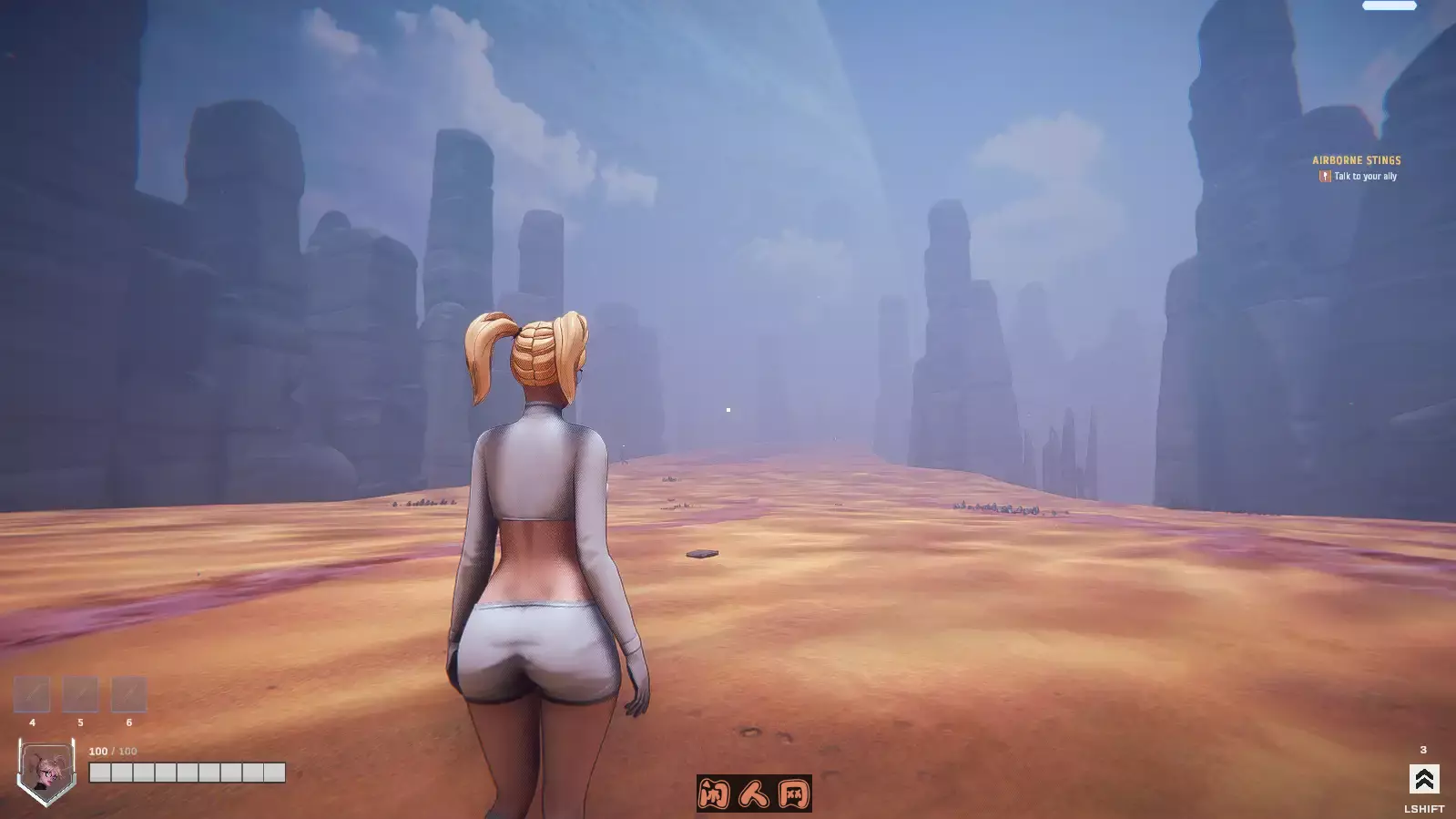Click the sprint double-chevron icon
The image size is (1456, 819).
(x=1422, y=779)
